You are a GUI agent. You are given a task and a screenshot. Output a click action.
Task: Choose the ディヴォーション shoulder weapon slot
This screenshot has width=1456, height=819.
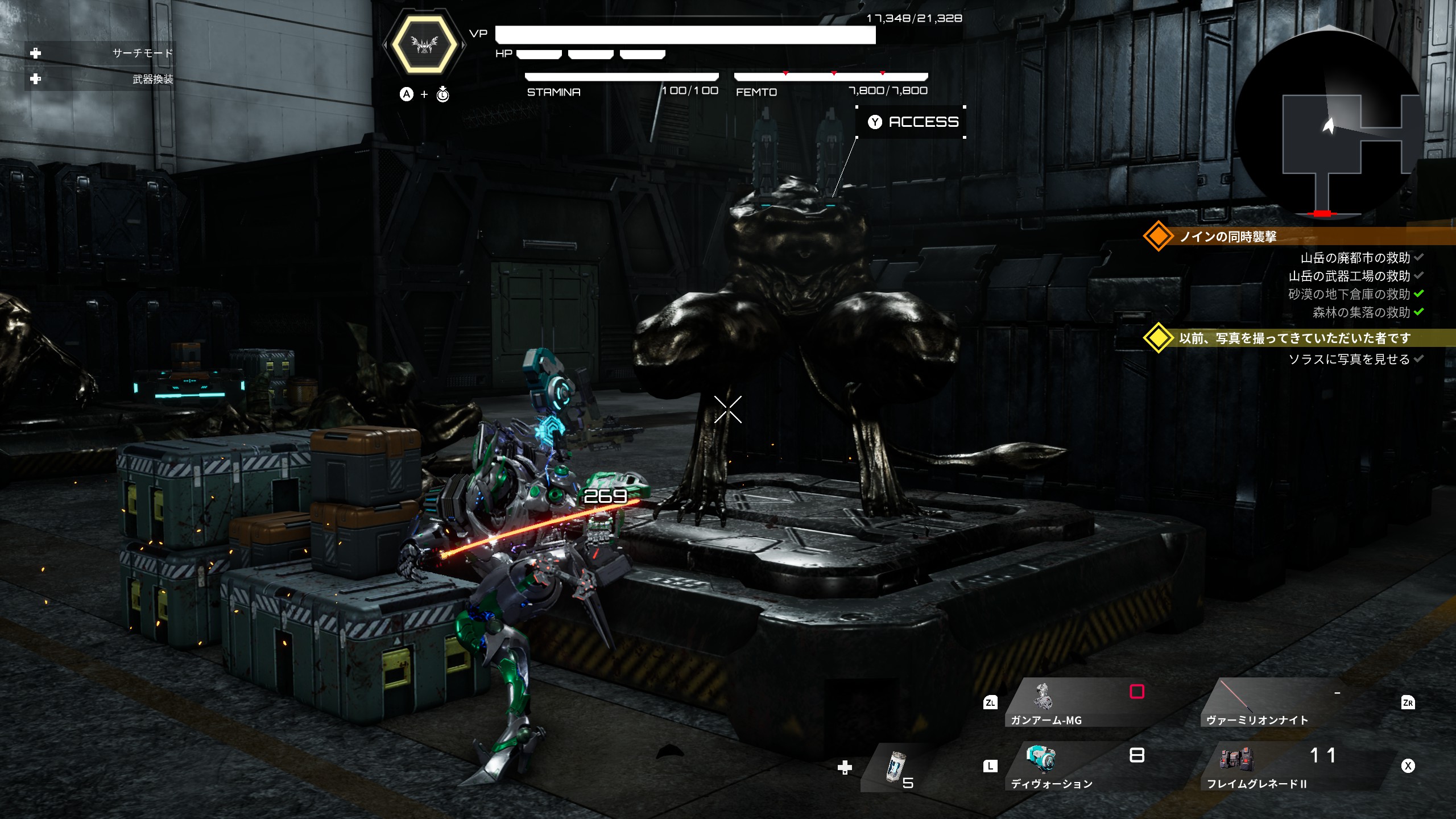[1075, 766]
